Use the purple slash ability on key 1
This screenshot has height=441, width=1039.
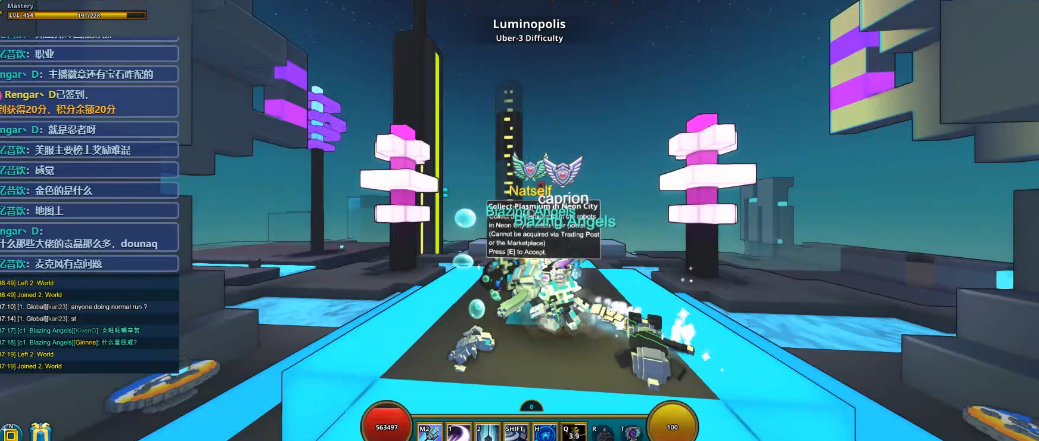pyautogui.click(x=457, y=431)
